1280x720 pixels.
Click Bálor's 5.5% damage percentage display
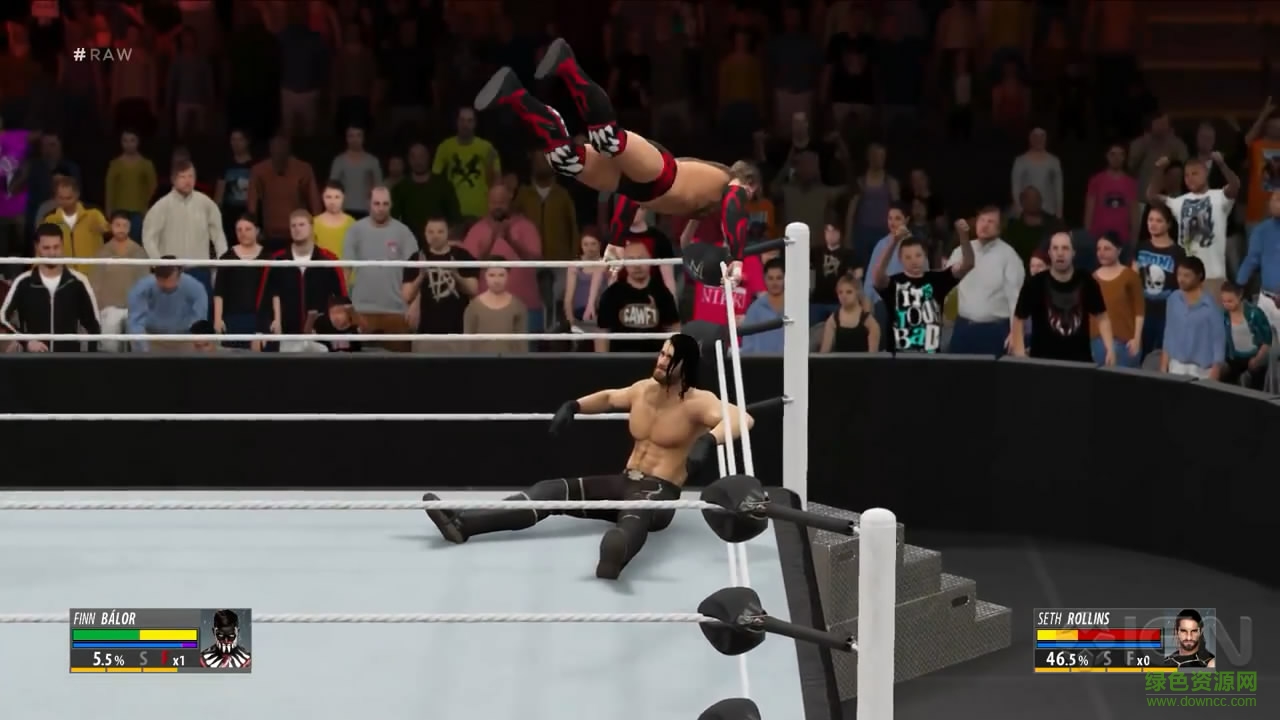pyautogui.click(x=108, y=658)
